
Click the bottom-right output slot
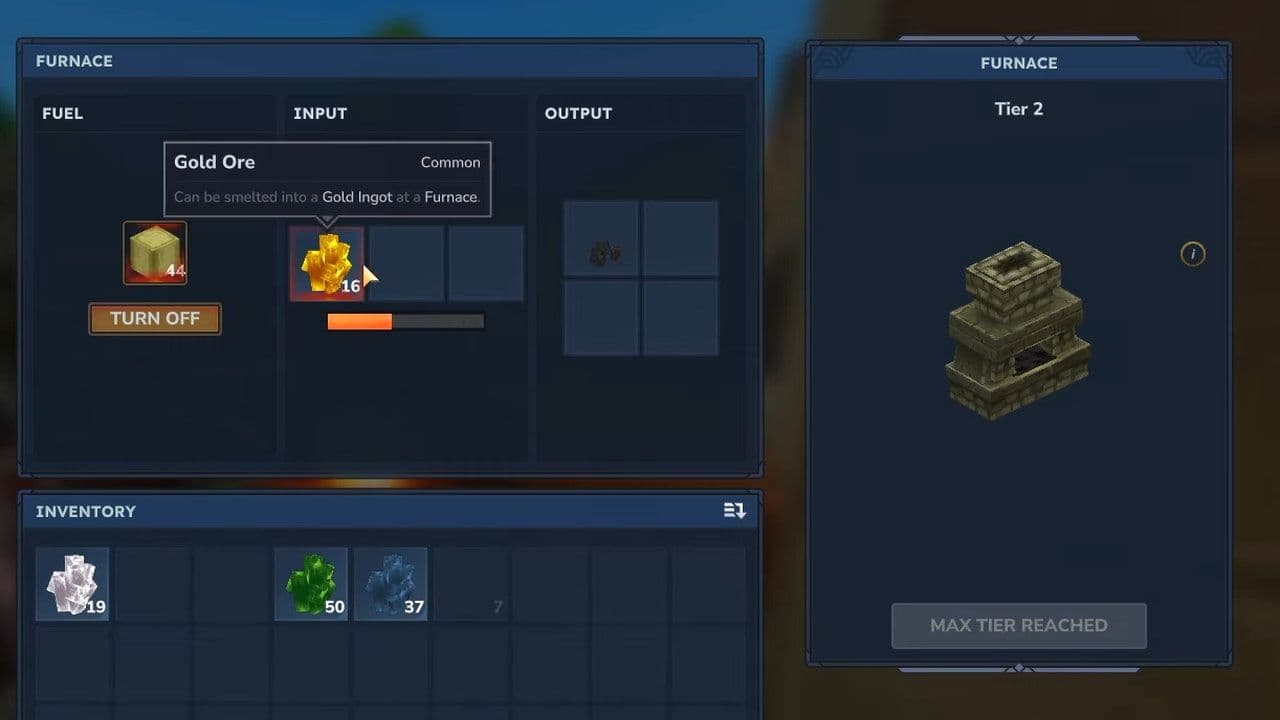pos(681,318)
